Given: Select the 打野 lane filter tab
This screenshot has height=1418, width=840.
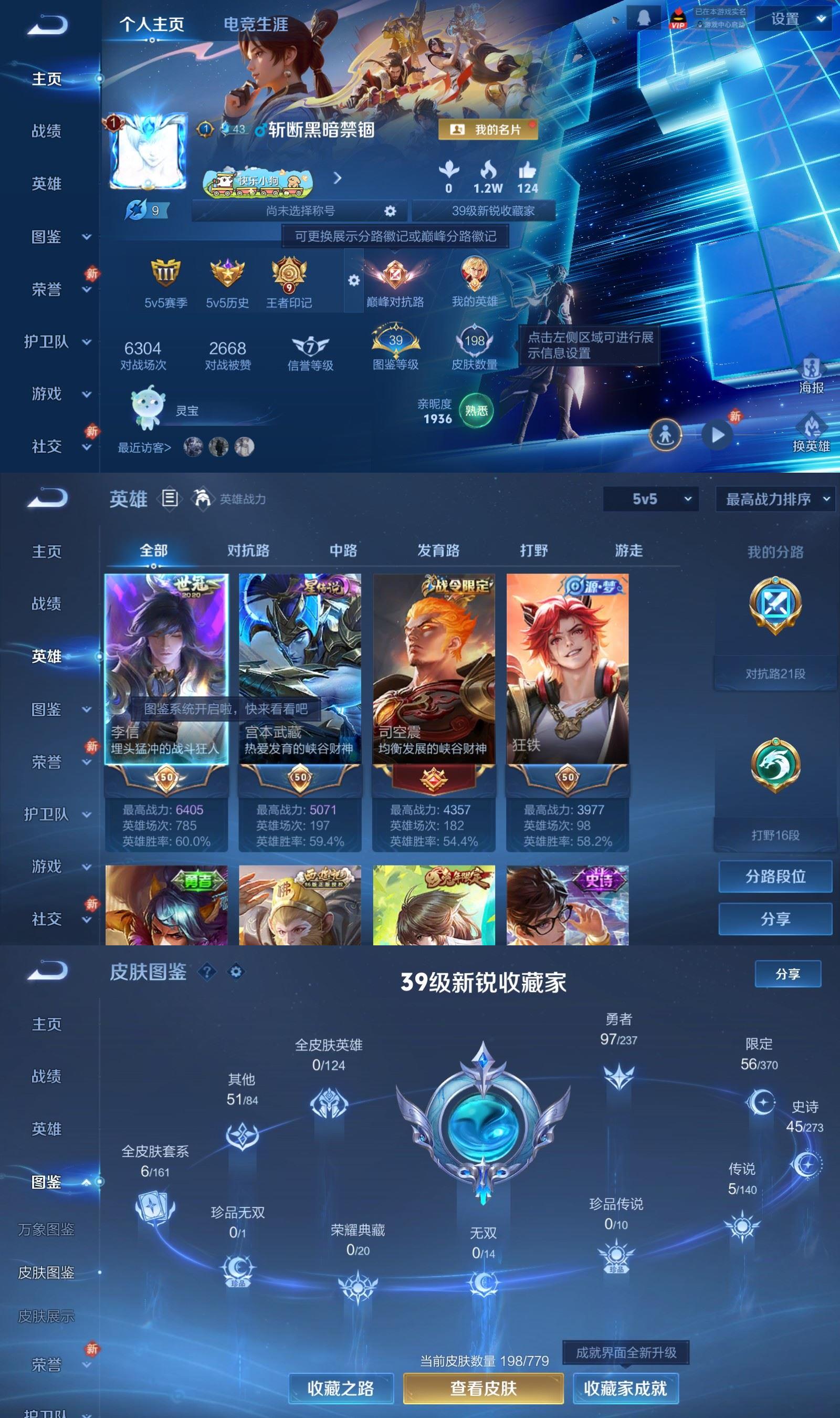Looking at the screenshot, I should tap(533, 550).
